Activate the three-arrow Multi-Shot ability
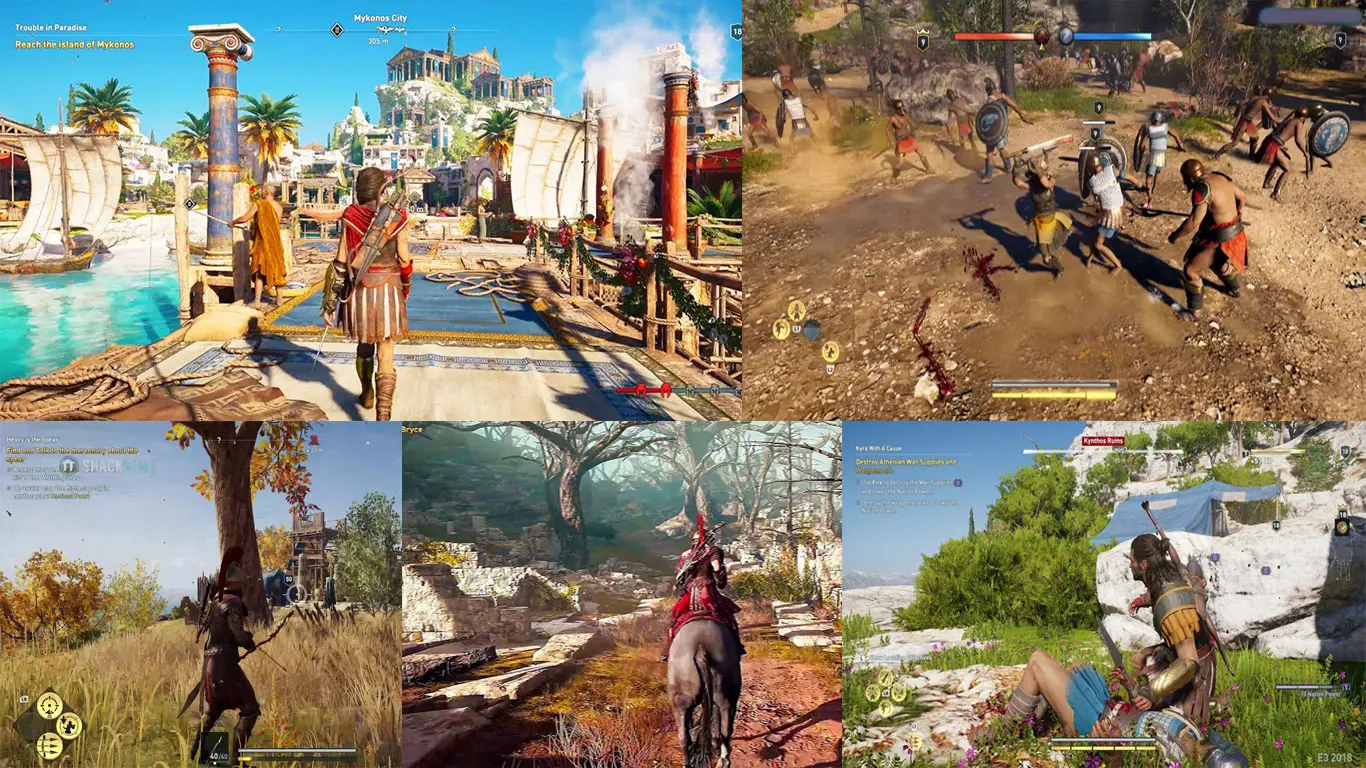This screenshot has width=1366, height=768. pyautogui.click(x=49, y=745)
